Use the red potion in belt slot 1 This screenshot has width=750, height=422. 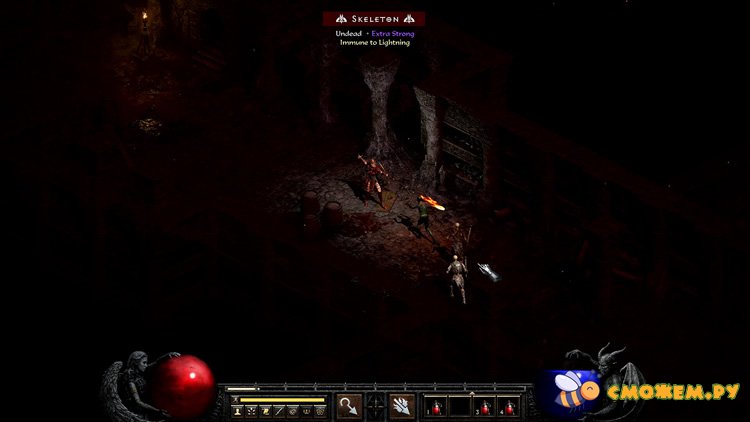[x=436, y=406]
